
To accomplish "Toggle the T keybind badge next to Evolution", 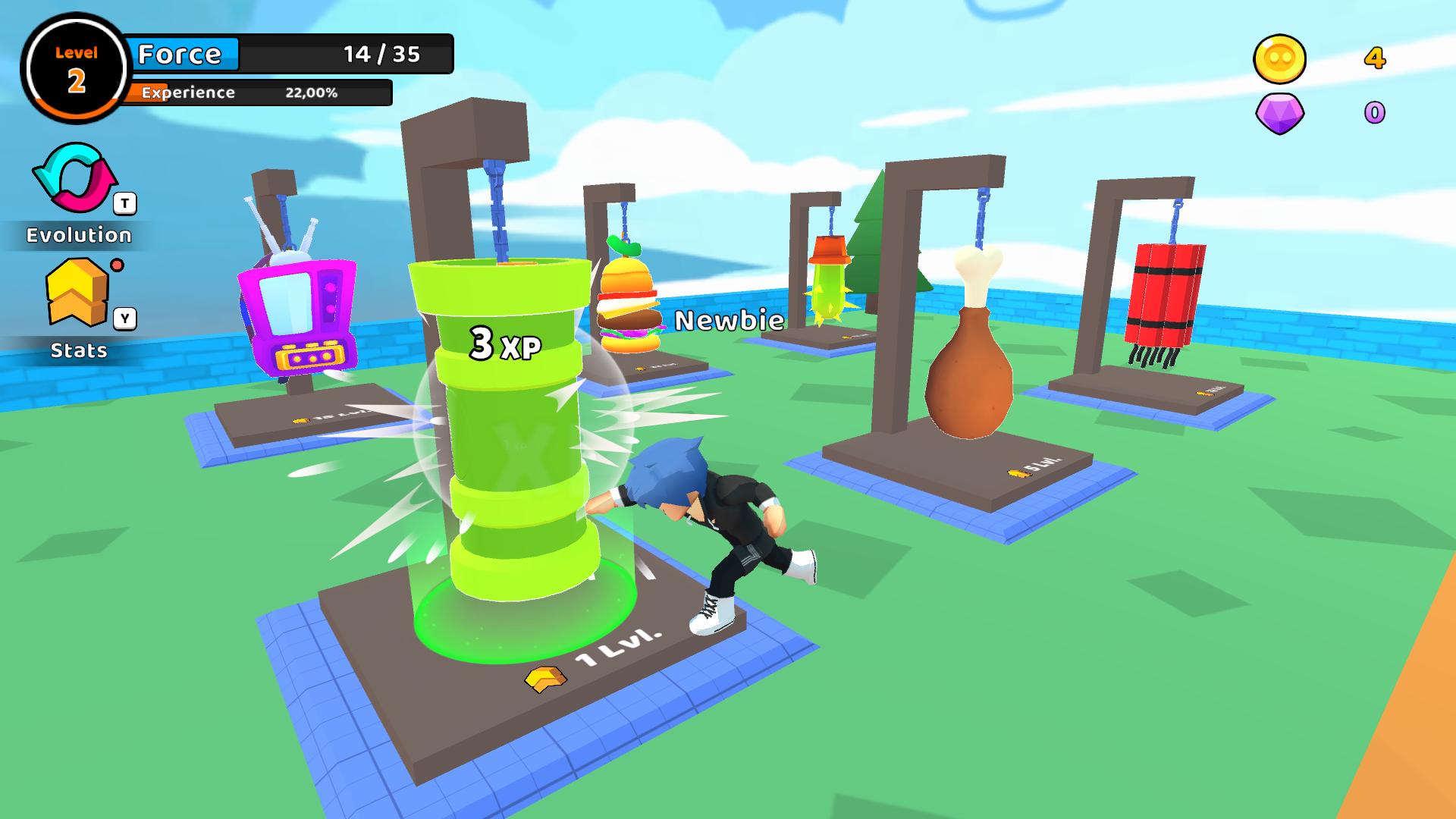I will tap(124, 202).
